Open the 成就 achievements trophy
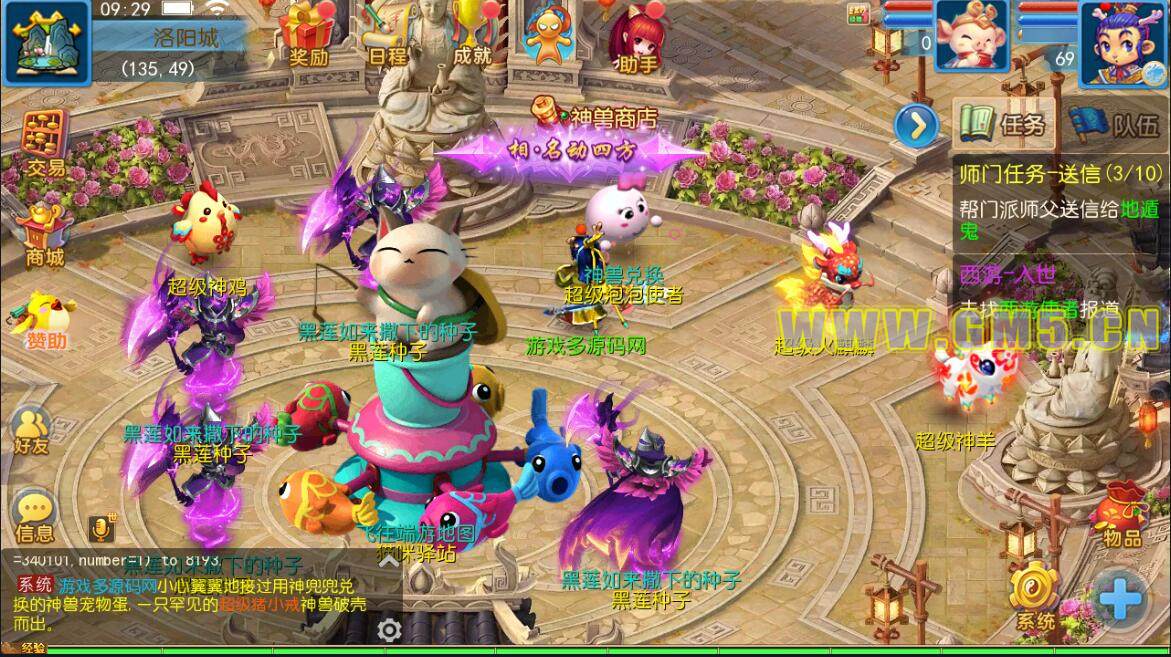Screen dimensions: 1171x657 click(x=472, y=33)
